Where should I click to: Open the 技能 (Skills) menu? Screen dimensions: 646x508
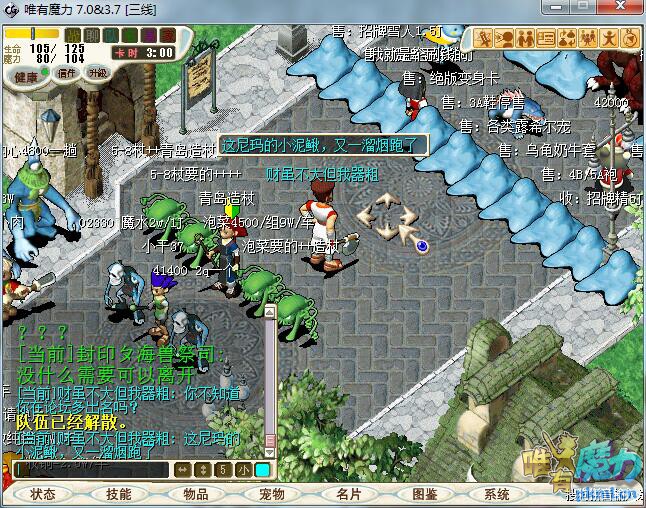(x=119, y=494)
